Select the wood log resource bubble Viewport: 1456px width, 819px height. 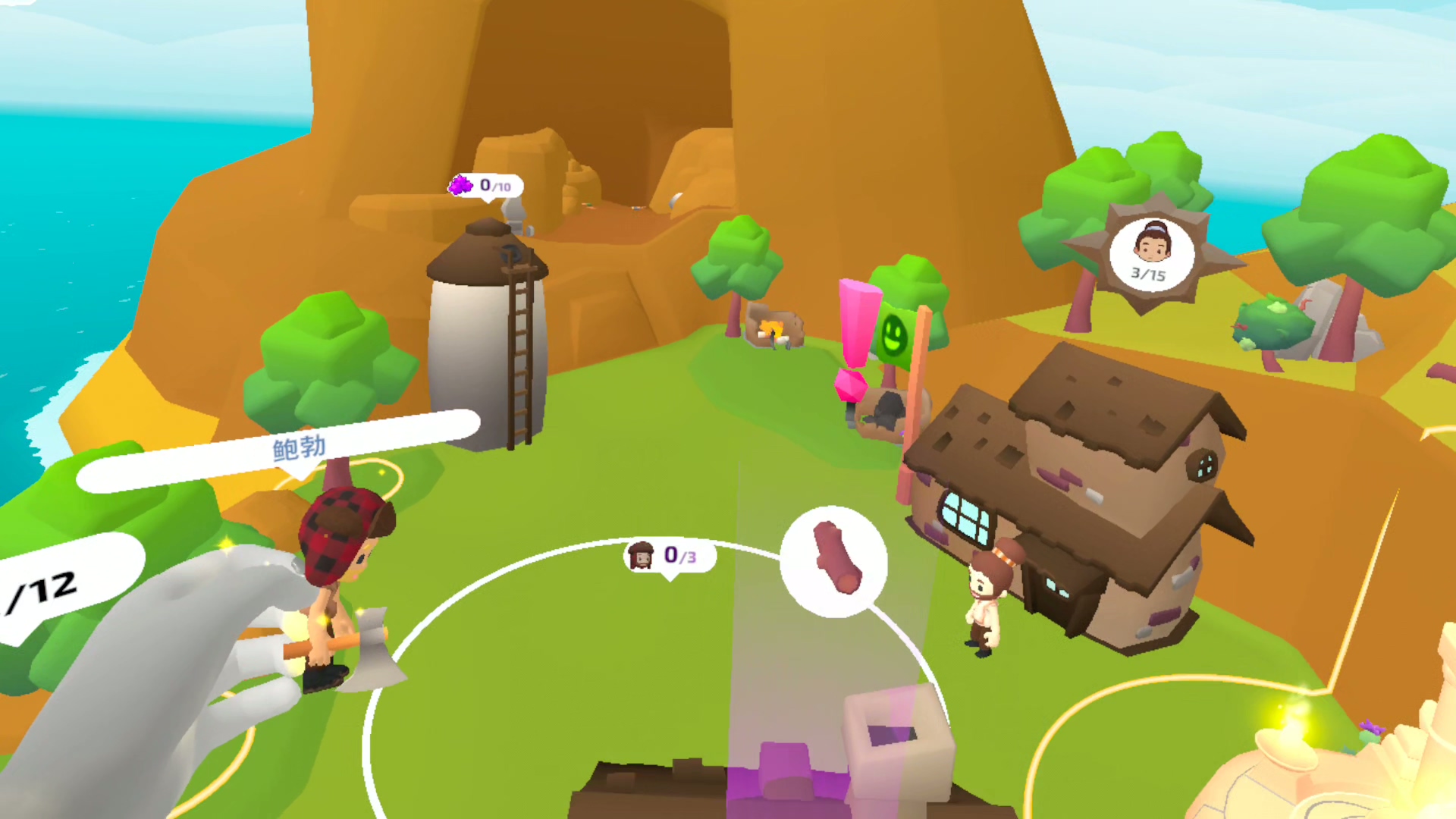(x=834, y=561)
